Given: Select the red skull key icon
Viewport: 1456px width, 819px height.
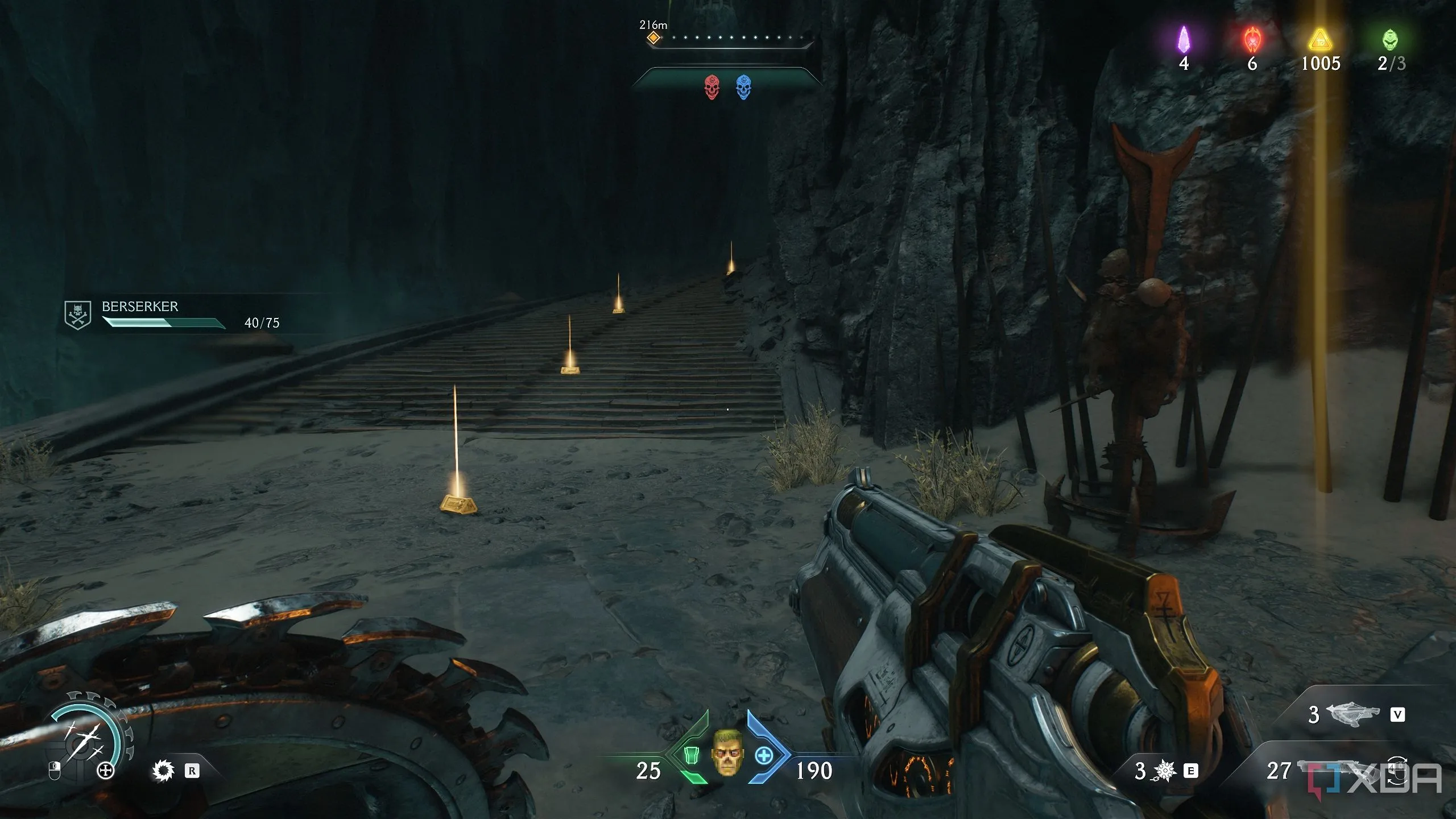Looking at the screenshot, I should point(712,87).
